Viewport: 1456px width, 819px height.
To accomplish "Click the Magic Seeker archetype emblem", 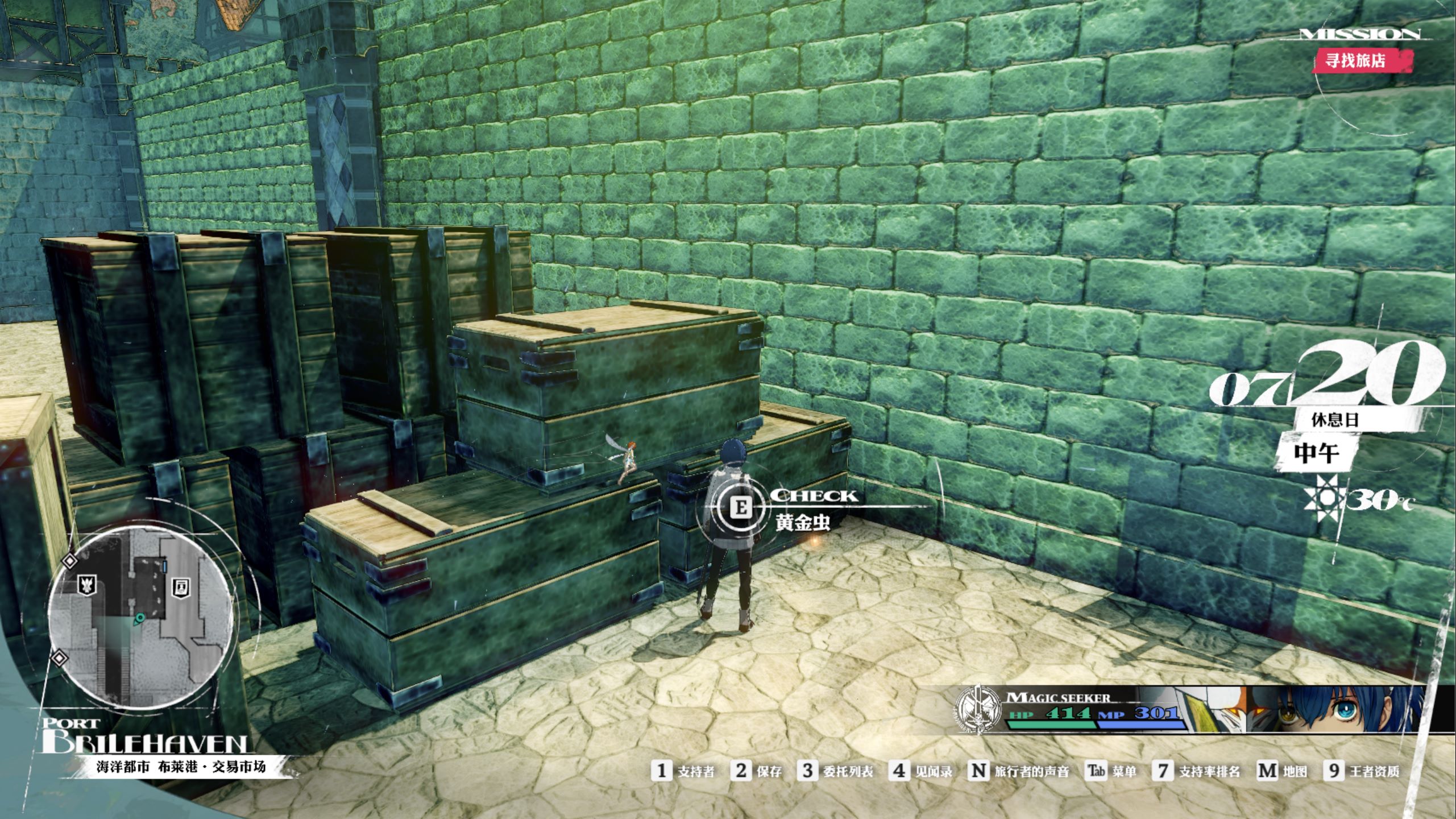I will click(978, 709).
